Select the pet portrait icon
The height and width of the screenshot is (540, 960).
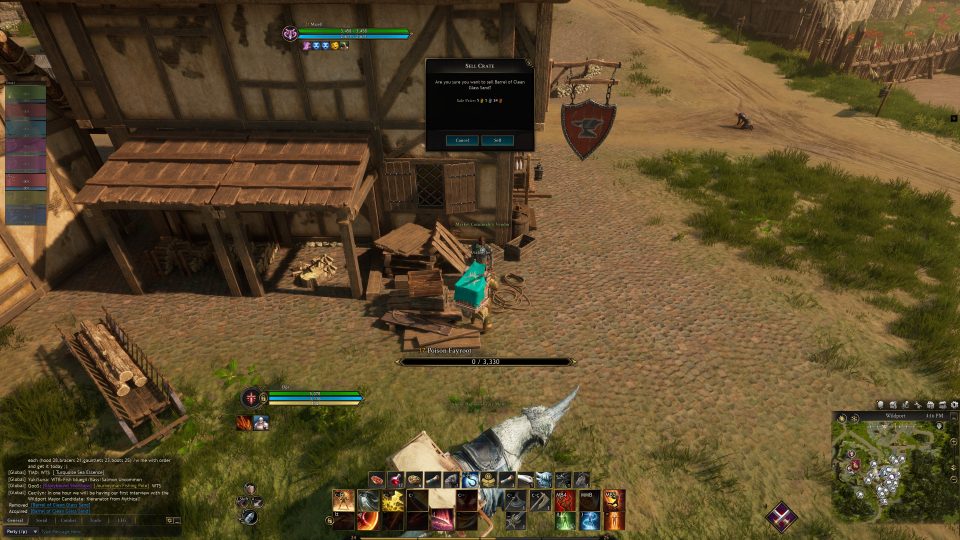click(x=261, y=423)
